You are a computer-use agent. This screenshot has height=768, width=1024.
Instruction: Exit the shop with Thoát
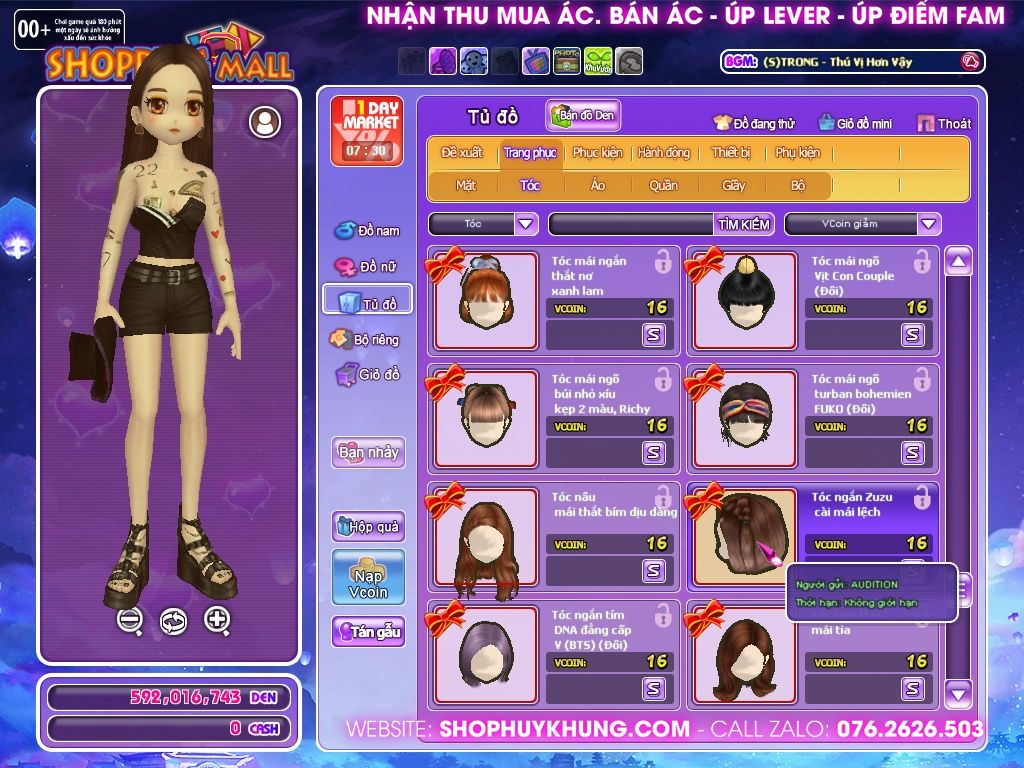(944, 124)
